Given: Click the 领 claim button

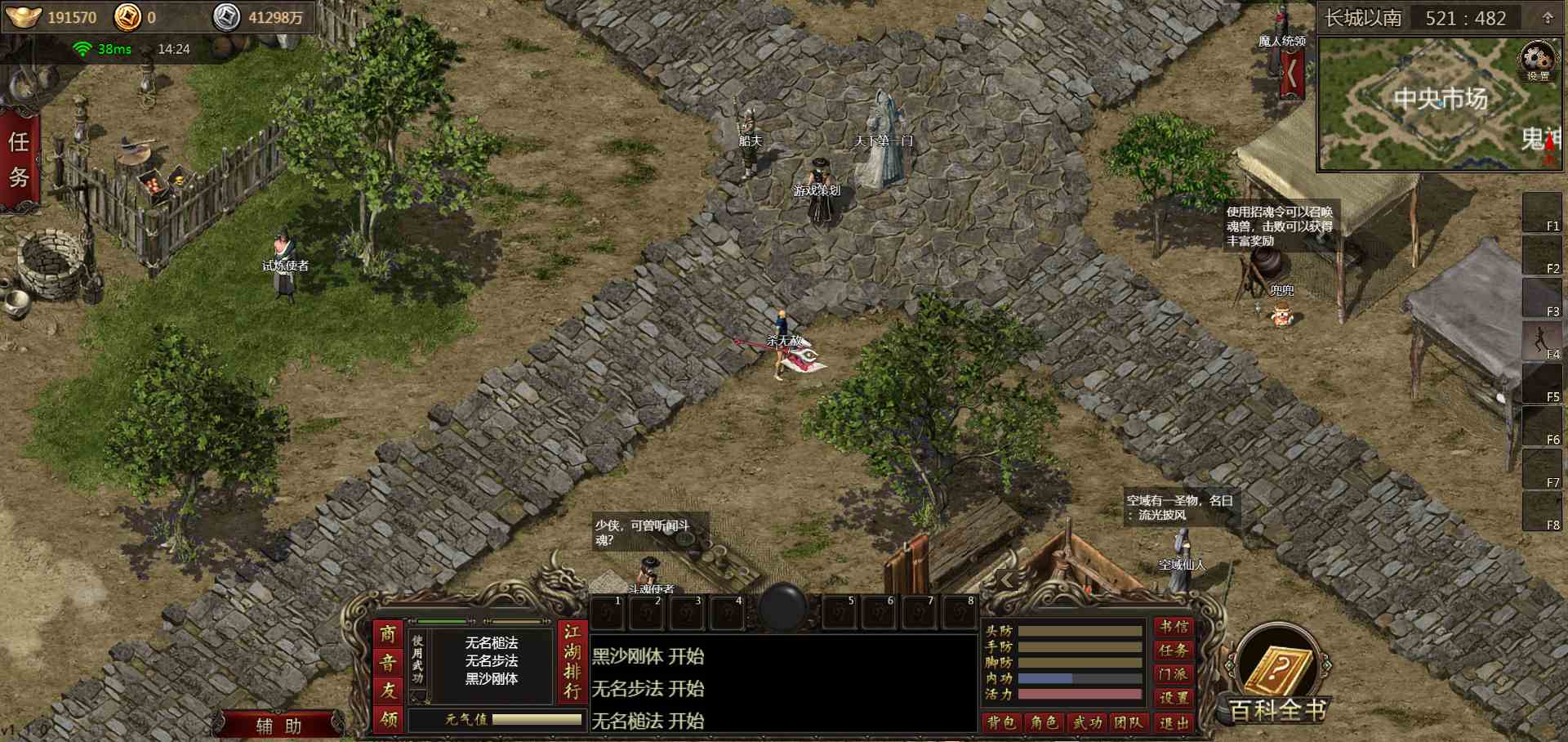Looking at the screenshot, I should pos(388,719).
